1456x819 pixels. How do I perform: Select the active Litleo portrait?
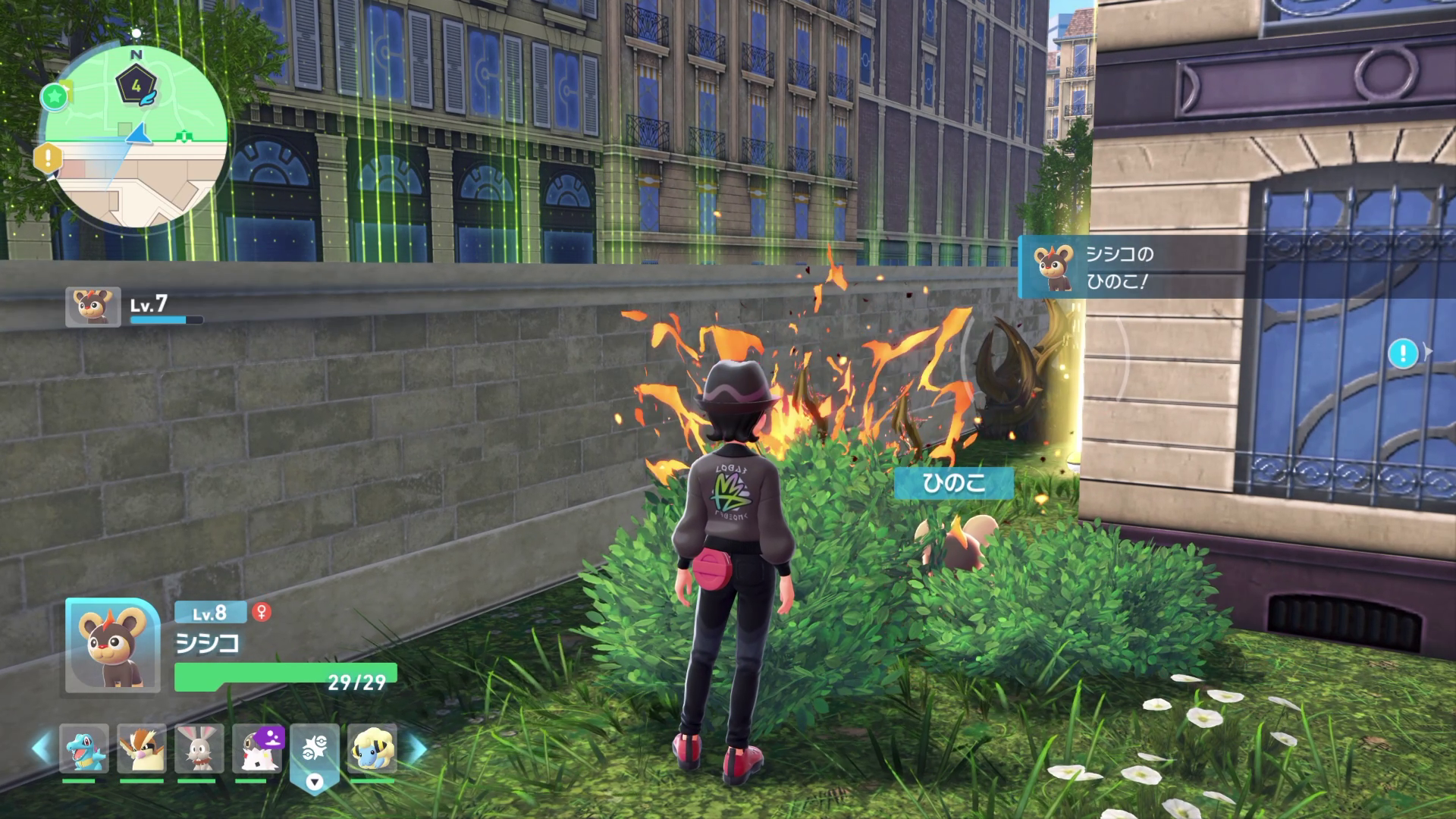[x=111, y=645]
